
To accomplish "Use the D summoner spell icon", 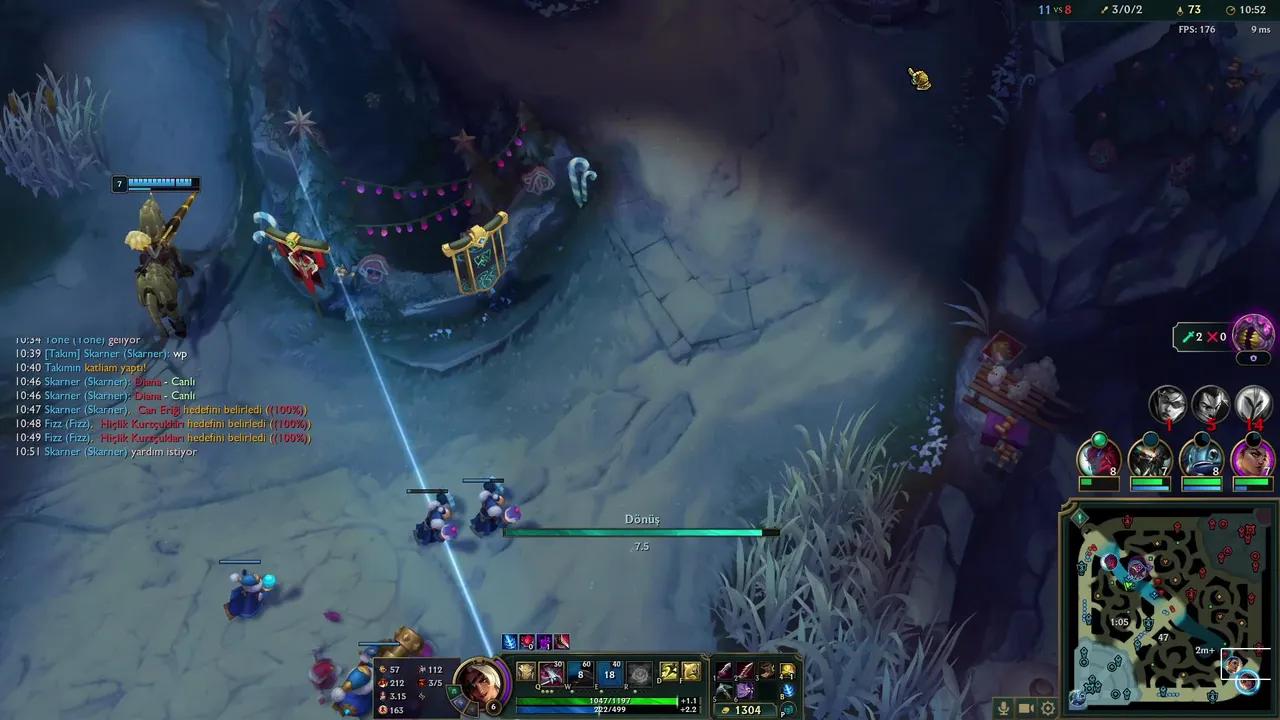I will pyautogui.click(x=667, y=673).
